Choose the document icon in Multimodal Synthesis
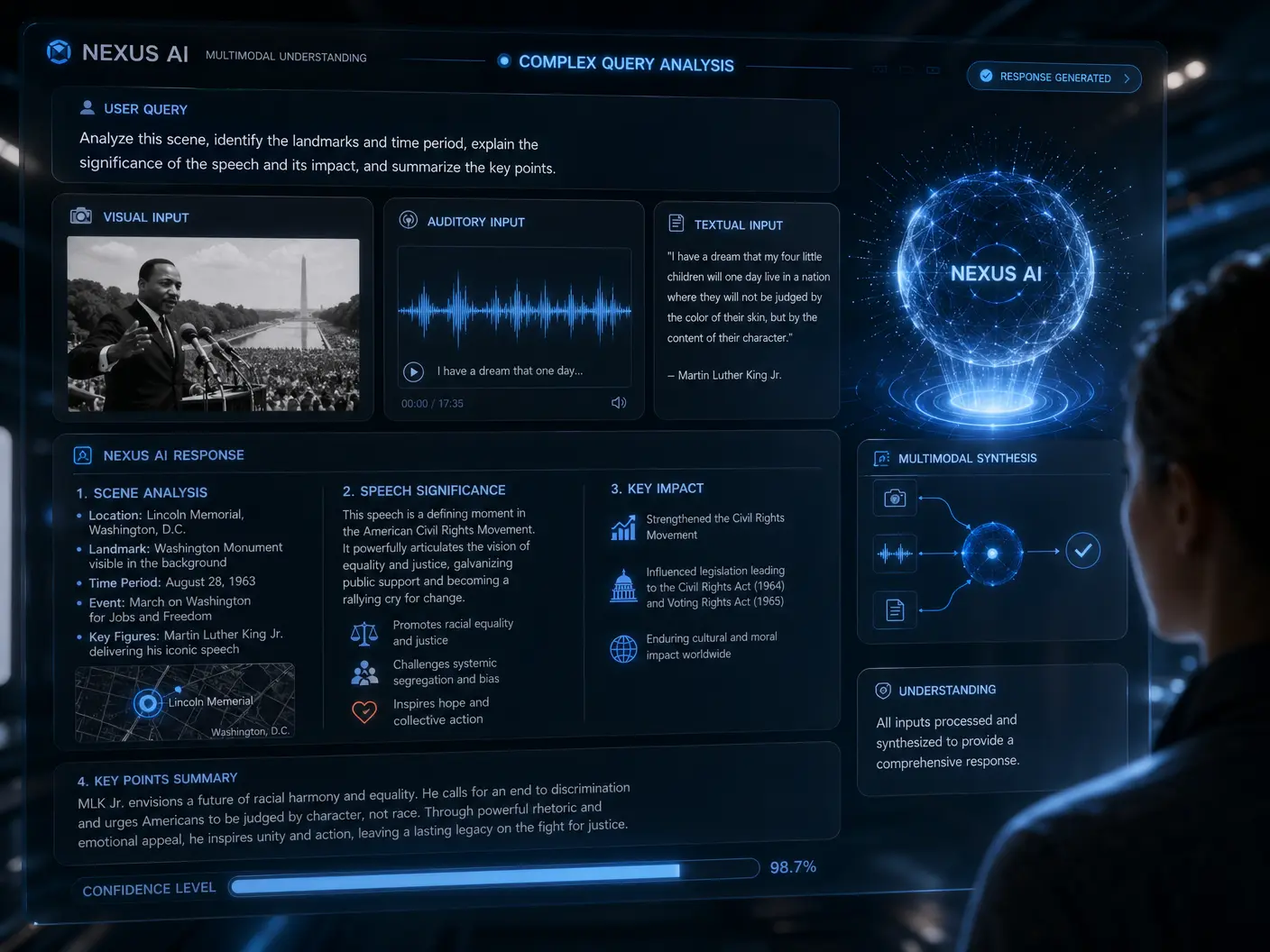Image resolution: width=1270 pixels, height=952 pixels. click(x=895, y=610)
